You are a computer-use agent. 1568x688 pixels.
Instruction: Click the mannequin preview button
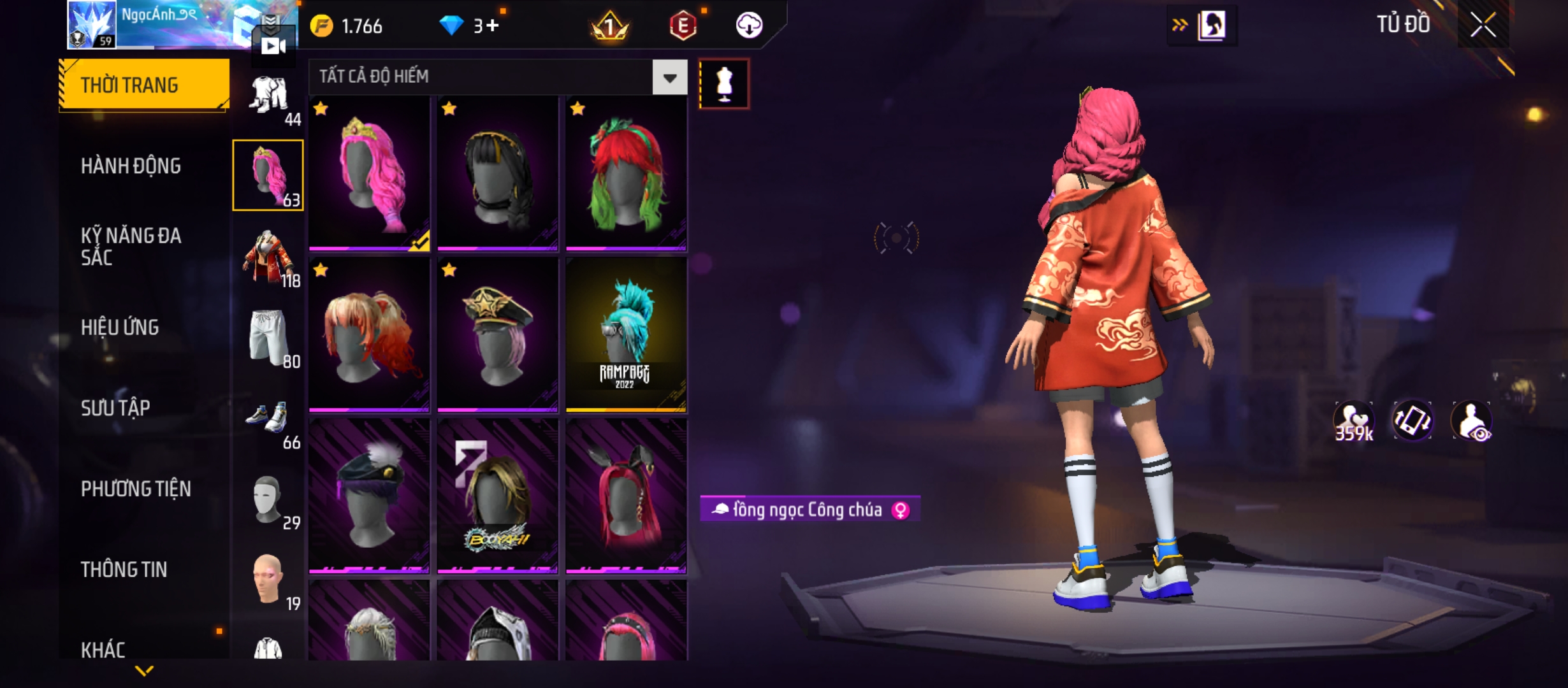coord(724,84)
